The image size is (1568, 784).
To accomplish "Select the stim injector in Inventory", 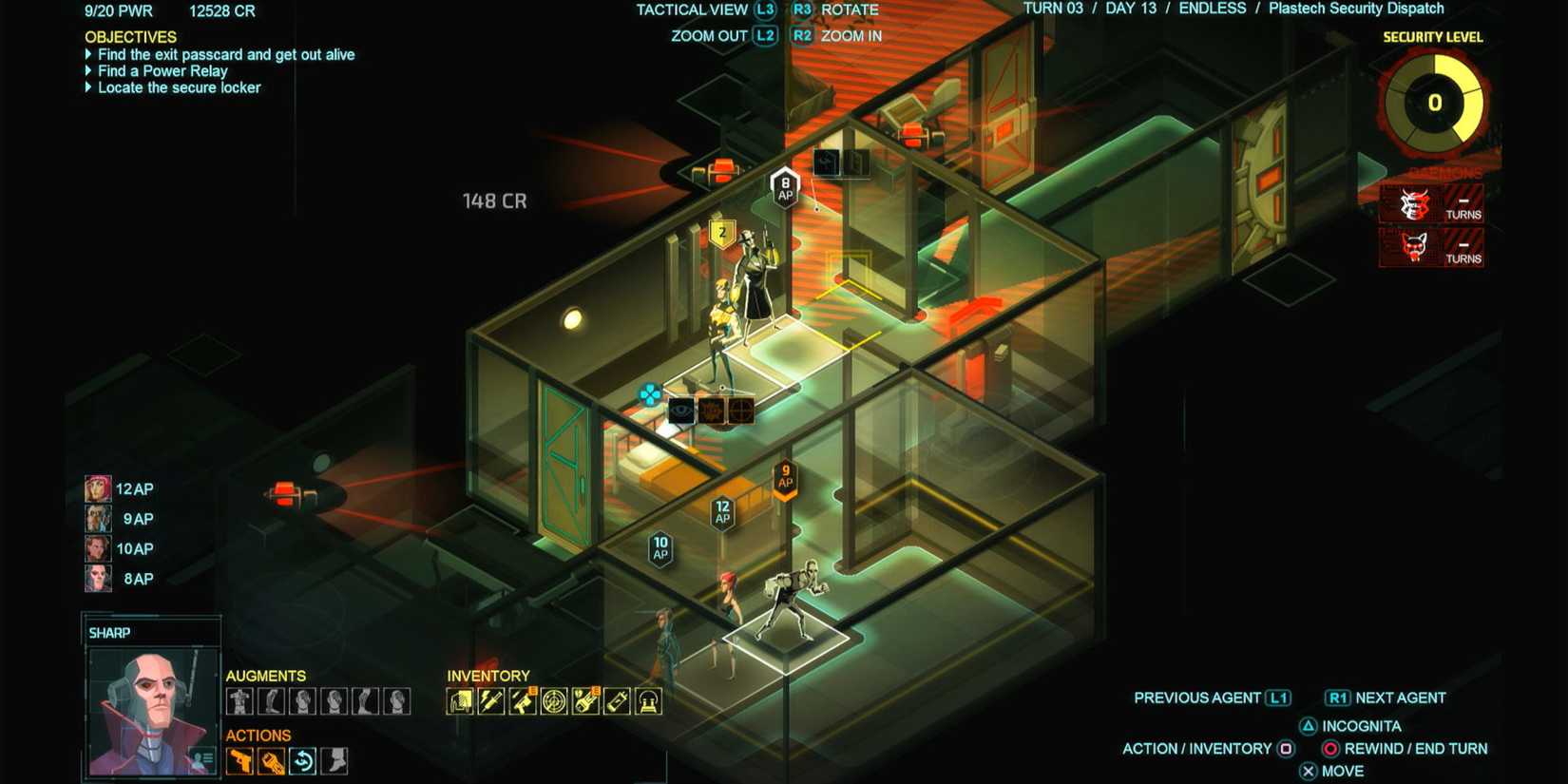I will [x=491, y=702].
